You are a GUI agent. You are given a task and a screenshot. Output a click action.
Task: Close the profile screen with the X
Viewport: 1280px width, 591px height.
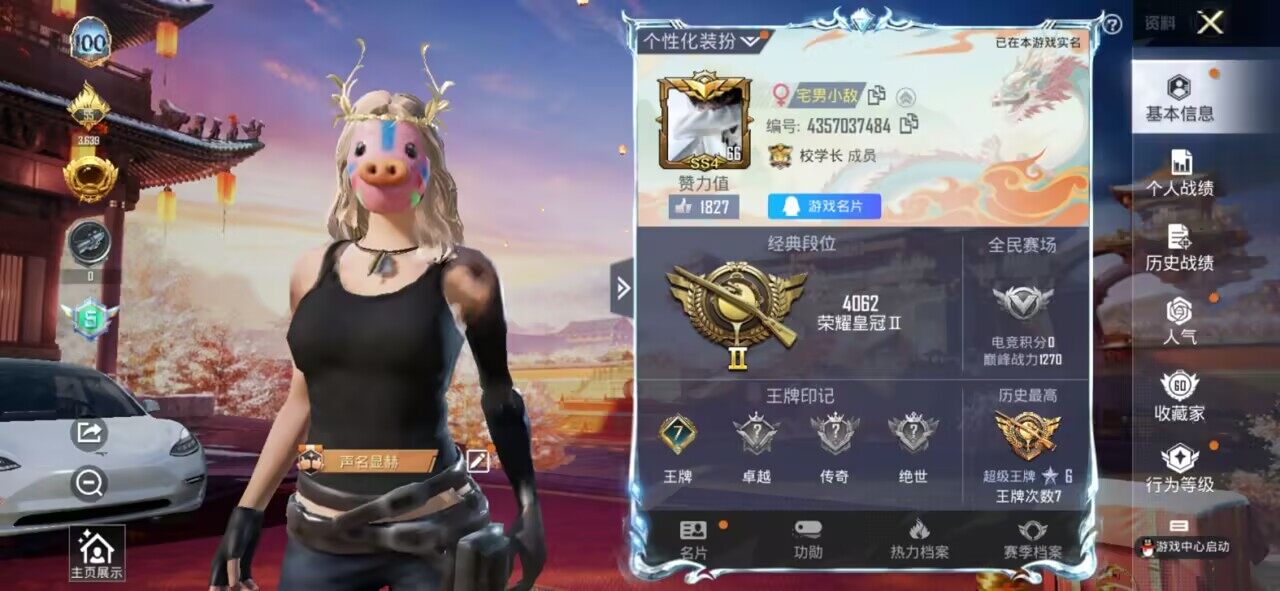(x=1210, y=23)
